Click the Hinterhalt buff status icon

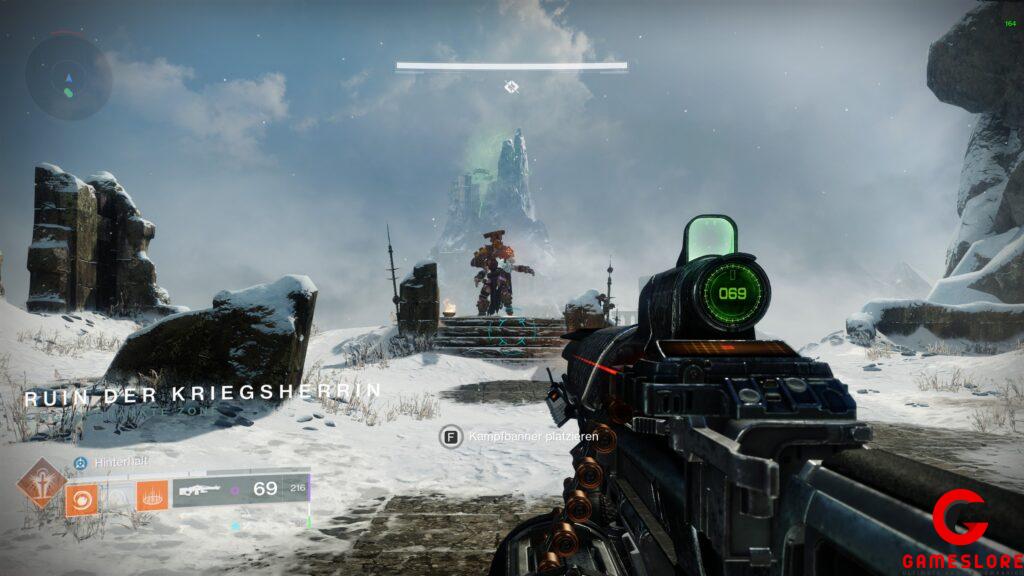coord(80,463)
